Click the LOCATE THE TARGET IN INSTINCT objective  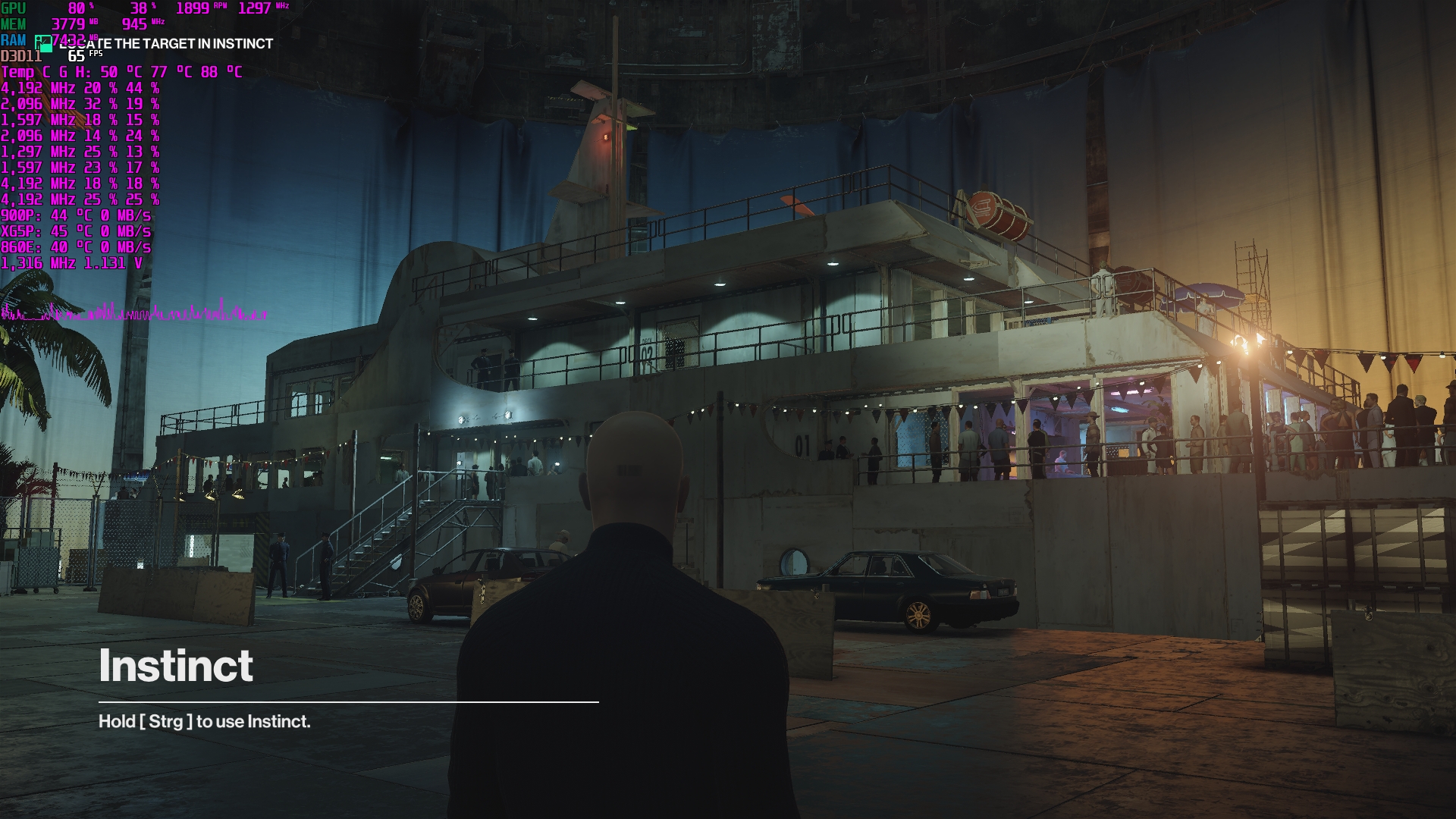point(167,44)
